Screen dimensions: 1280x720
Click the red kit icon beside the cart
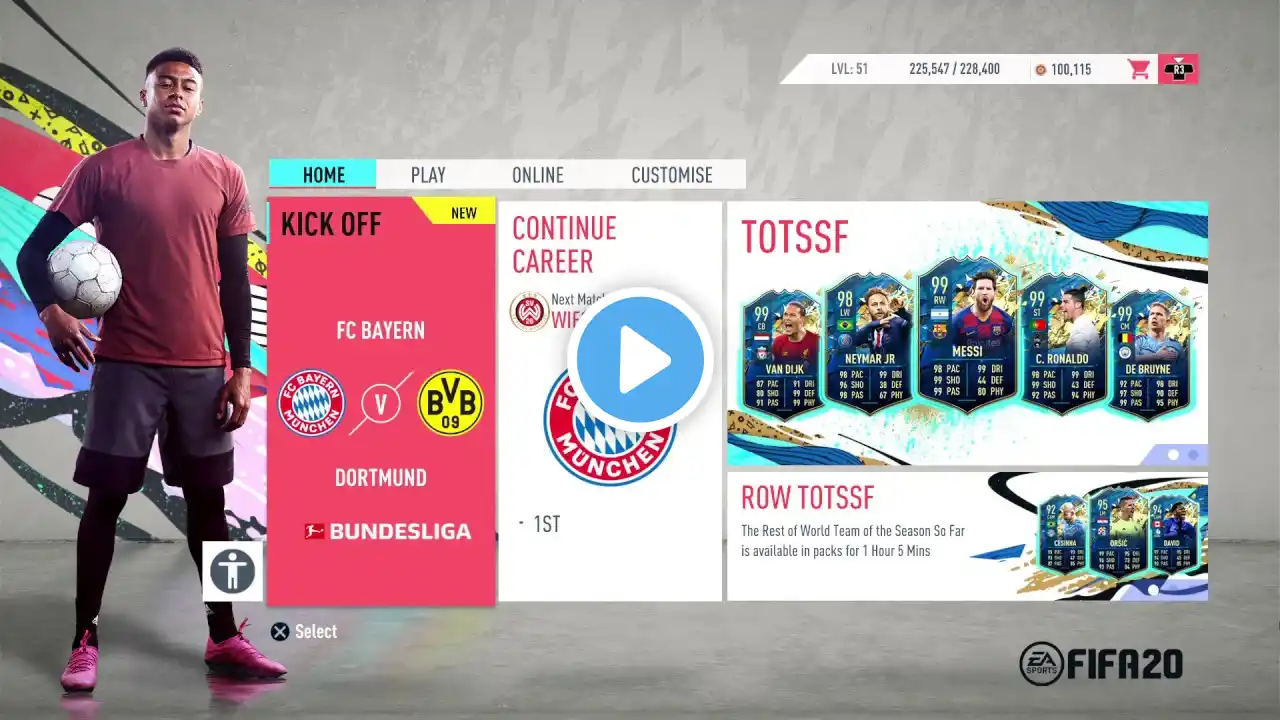pos(1178,69)
